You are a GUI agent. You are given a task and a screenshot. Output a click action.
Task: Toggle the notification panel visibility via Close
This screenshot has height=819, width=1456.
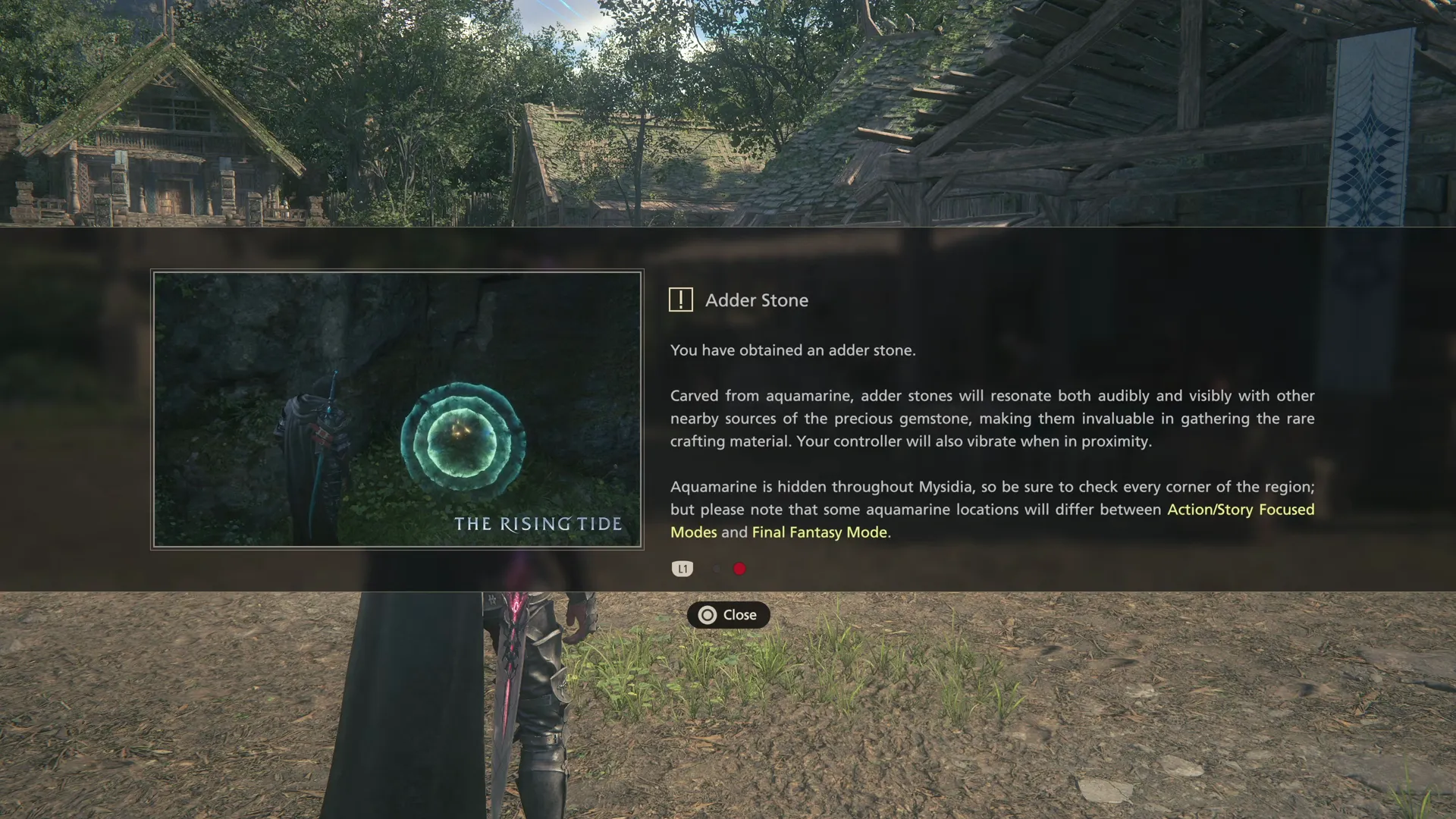[728, 615]
